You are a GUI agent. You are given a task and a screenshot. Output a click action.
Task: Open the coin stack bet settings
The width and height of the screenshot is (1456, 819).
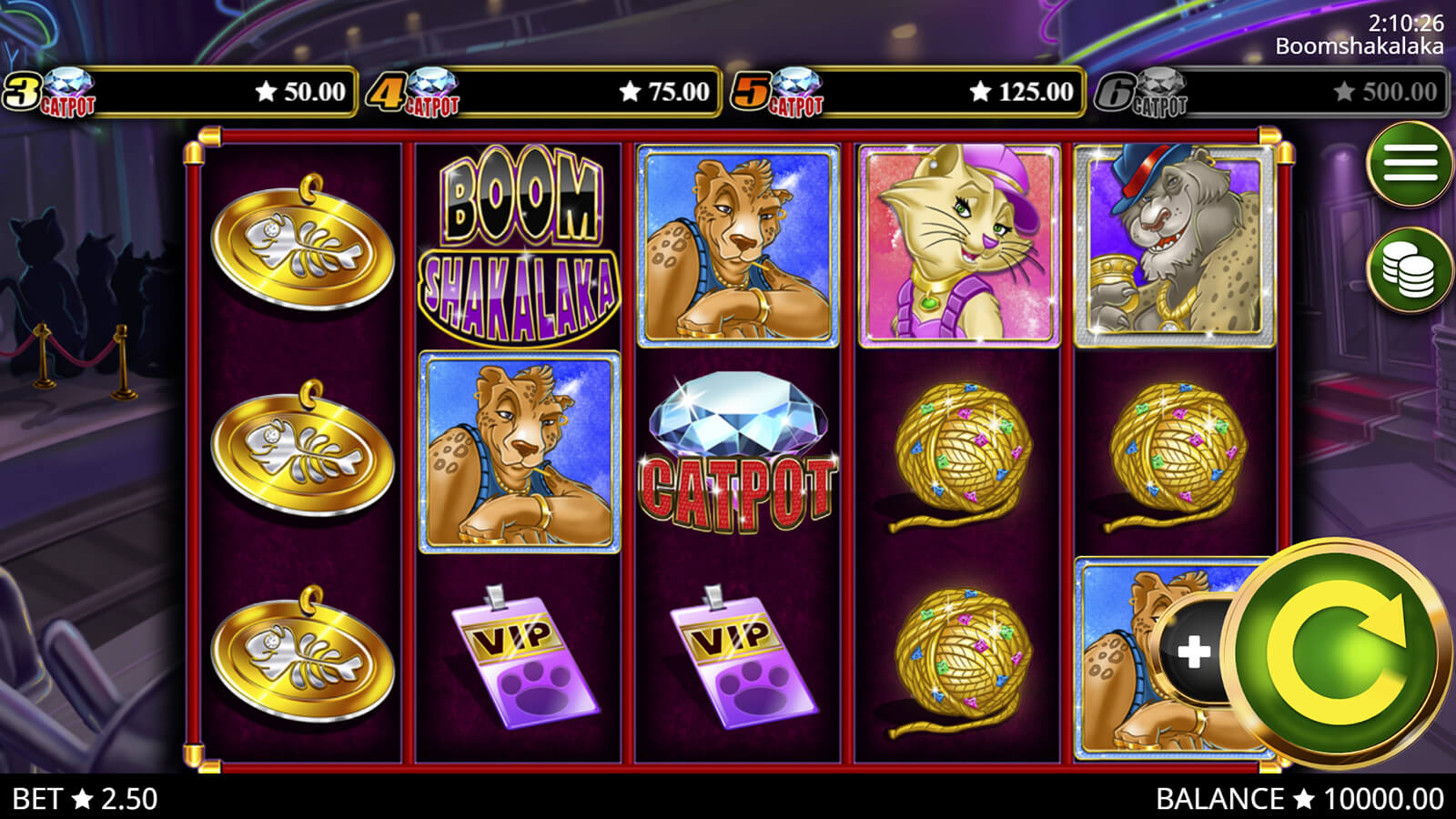coord(1409,270)
